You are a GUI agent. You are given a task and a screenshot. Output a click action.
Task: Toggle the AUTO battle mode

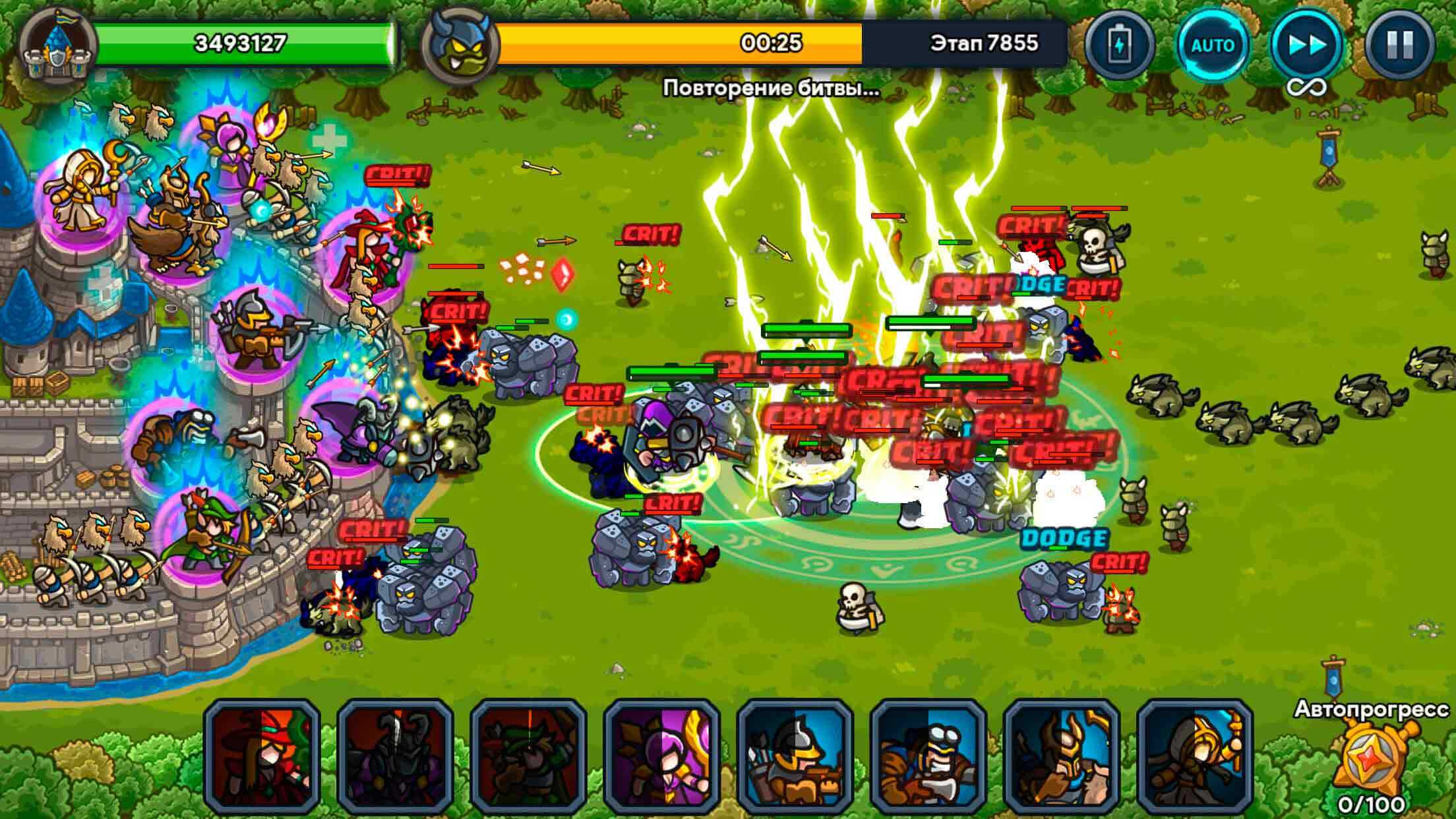click(1213, 45)
